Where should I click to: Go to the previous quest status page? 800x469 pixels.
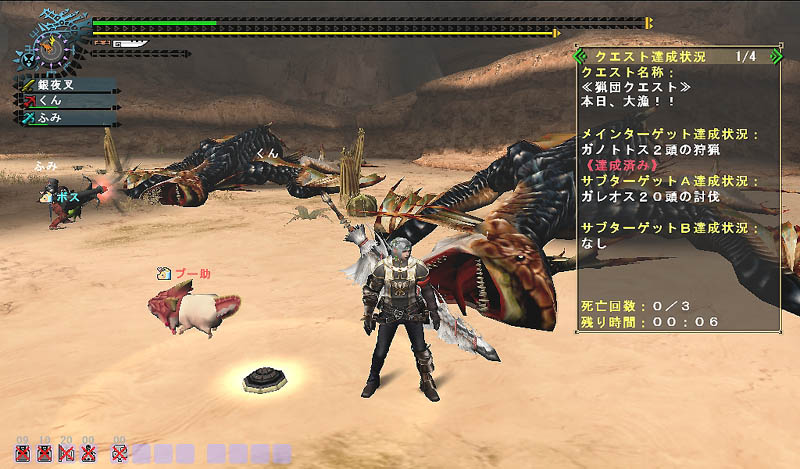tap(580, 57)
